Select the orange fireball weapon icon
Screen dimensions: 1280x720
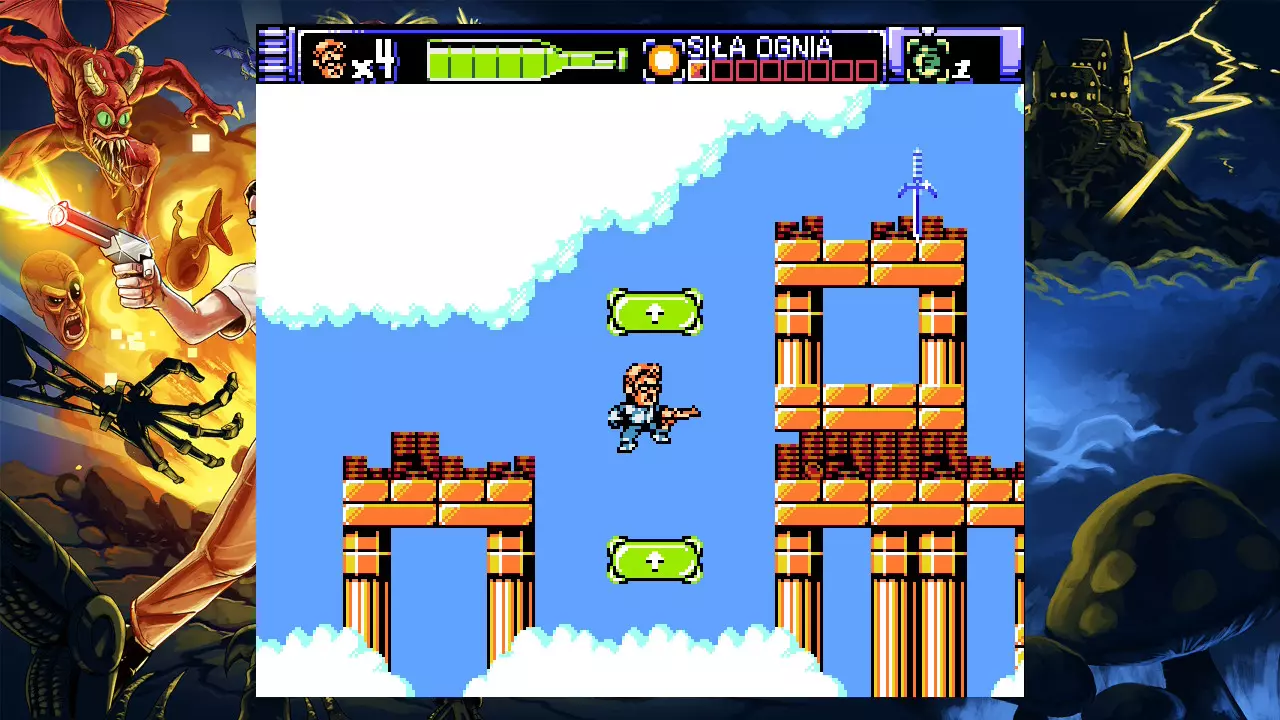pyautogui.click(x=662, y=60)
